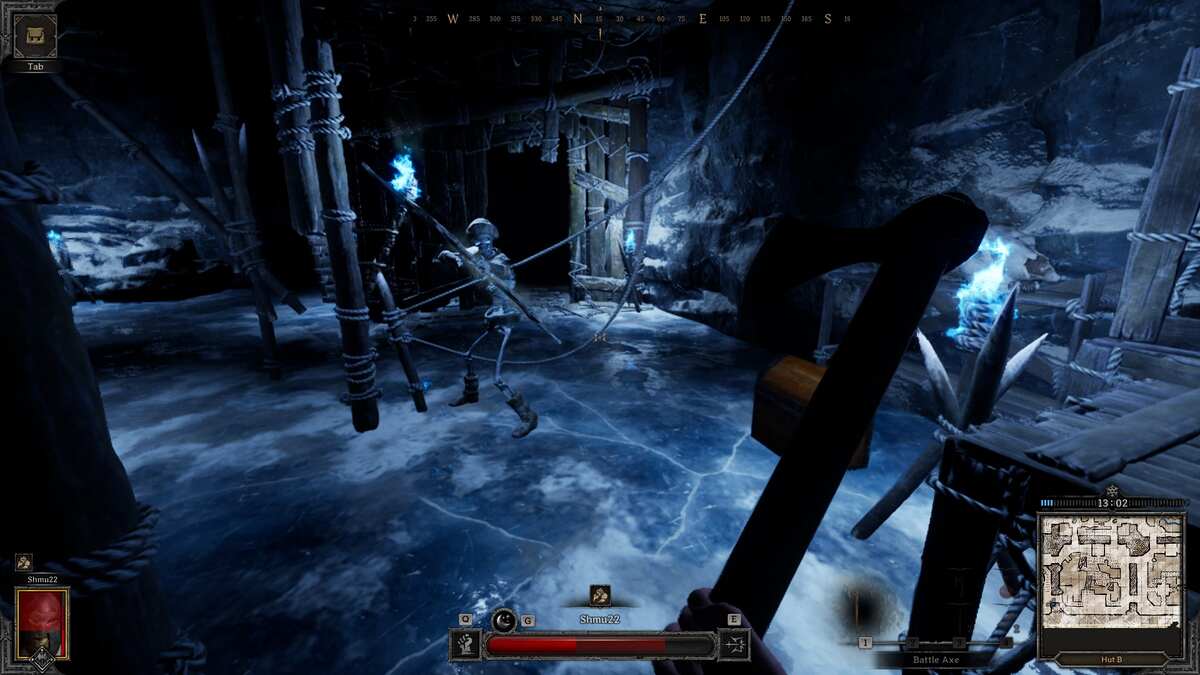Select weapon slot 1 for Battle Axe
This screenshot has width=1200, height=675.
coord(865,642)
